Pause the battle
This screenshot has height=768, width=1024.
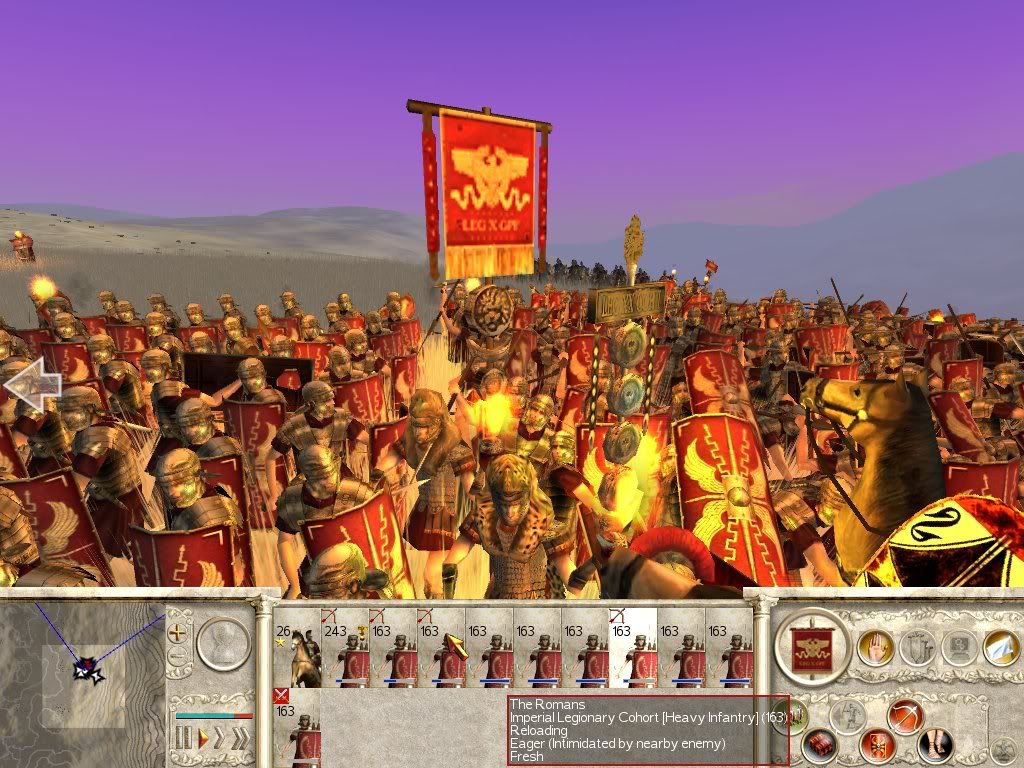tap(183, 739)
